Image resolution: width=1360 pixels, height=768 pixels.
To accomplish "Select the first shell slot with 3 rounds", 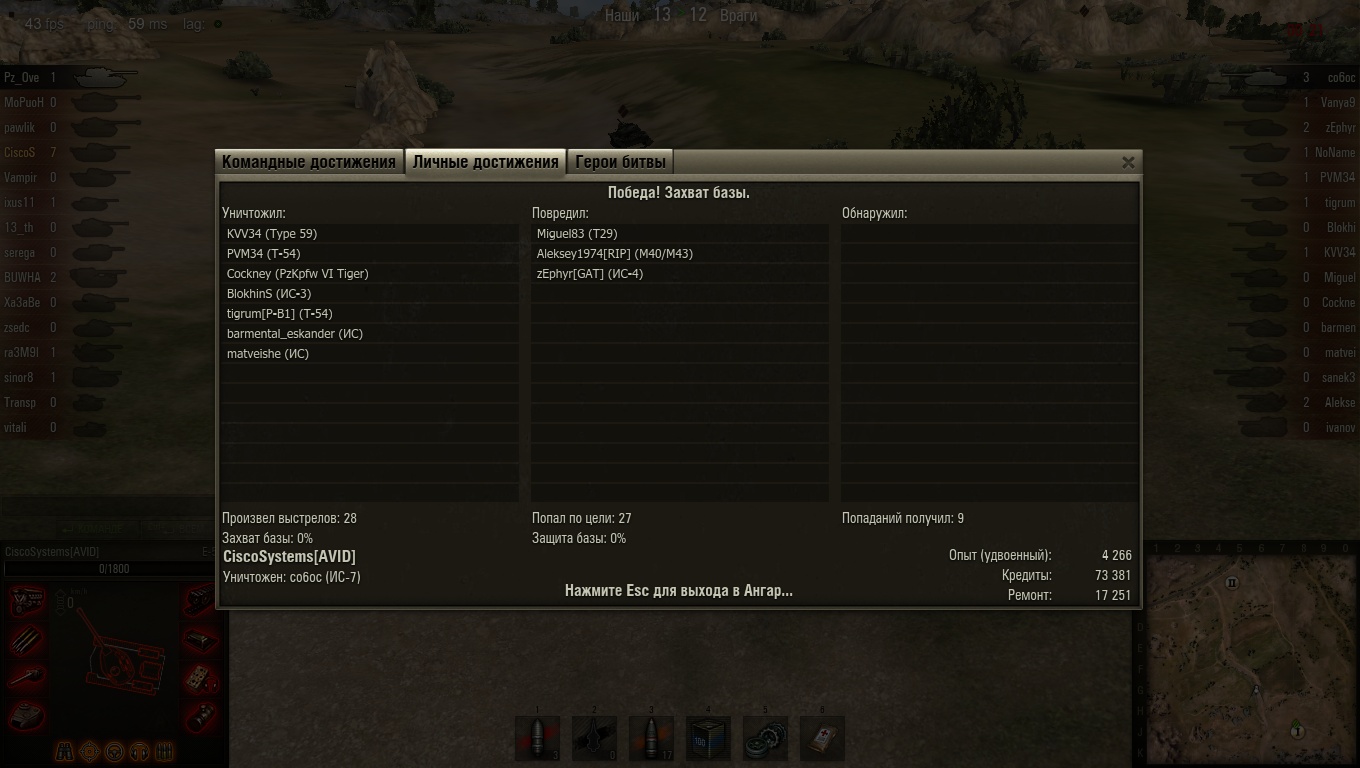I will [537, 739].
